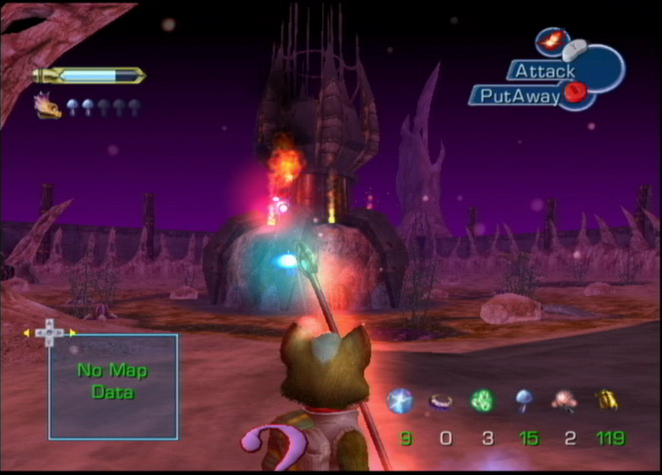Viewport: 662px width, 475px height.
Task: Select the golden scarab currency icon
Action: pyautogui.click(x=606, y=401)
